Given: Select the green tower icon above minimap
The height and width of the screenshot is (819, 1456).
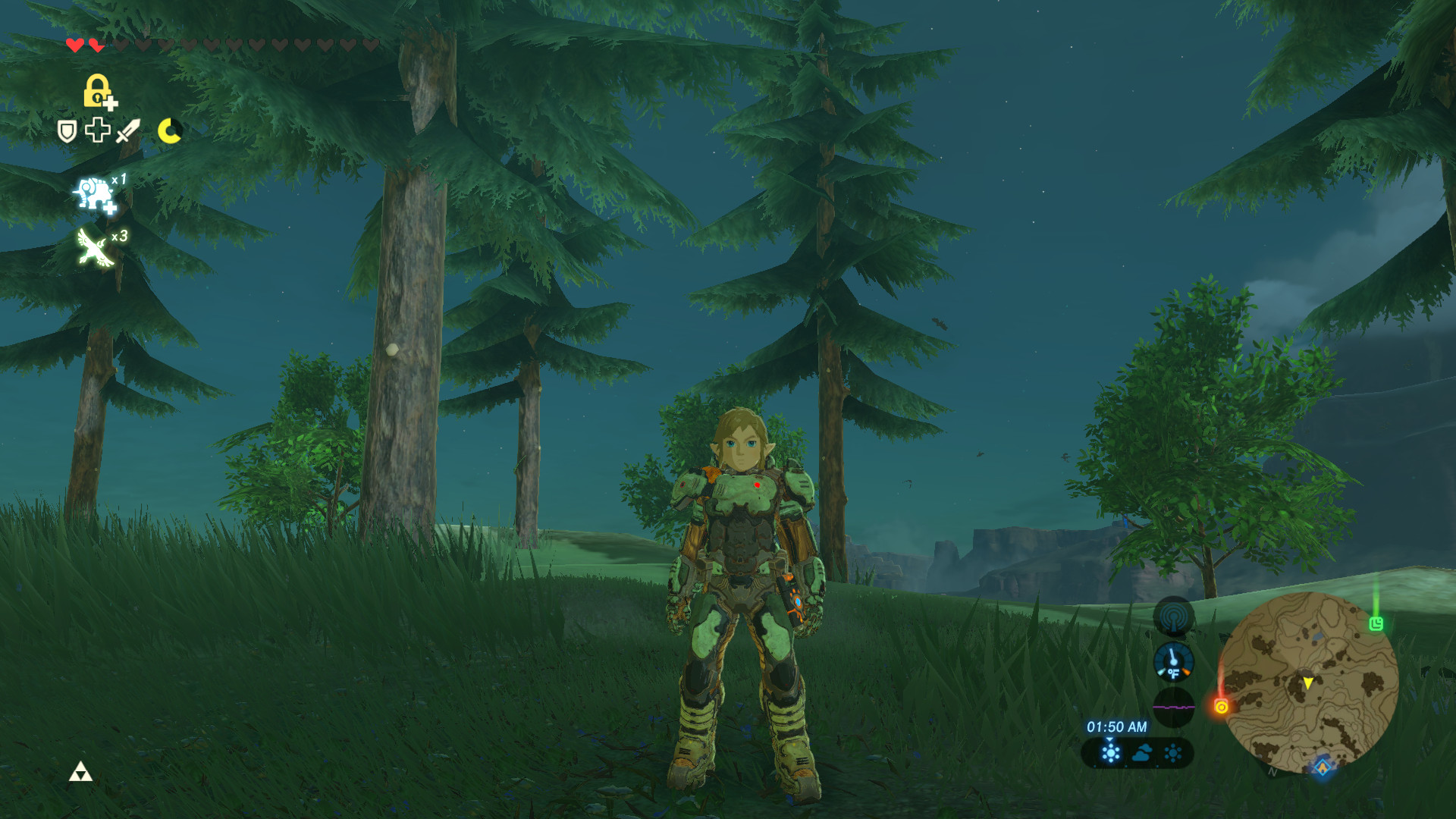Looking at the screenshot, I should pyautogui.click(x=1376, y=624).
